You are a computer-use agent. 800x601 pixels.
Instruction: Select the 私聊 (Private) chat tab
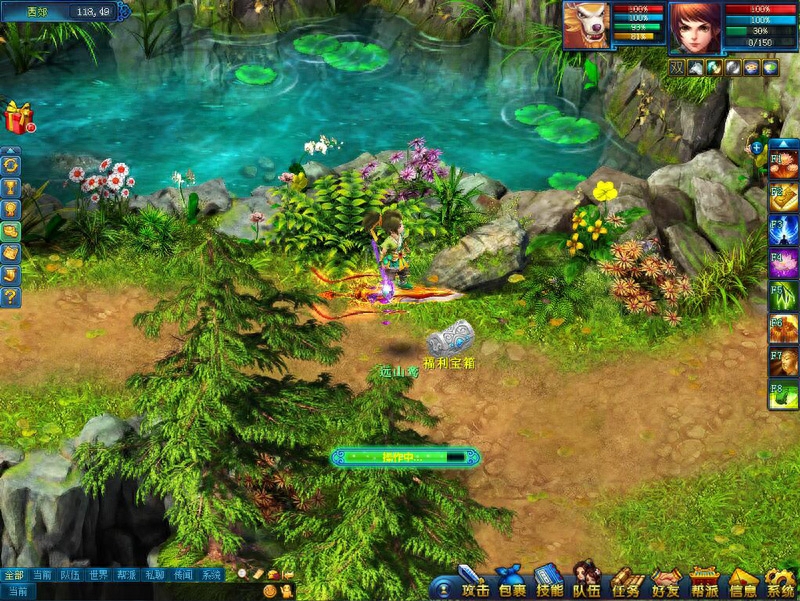[x=154, y=575]
